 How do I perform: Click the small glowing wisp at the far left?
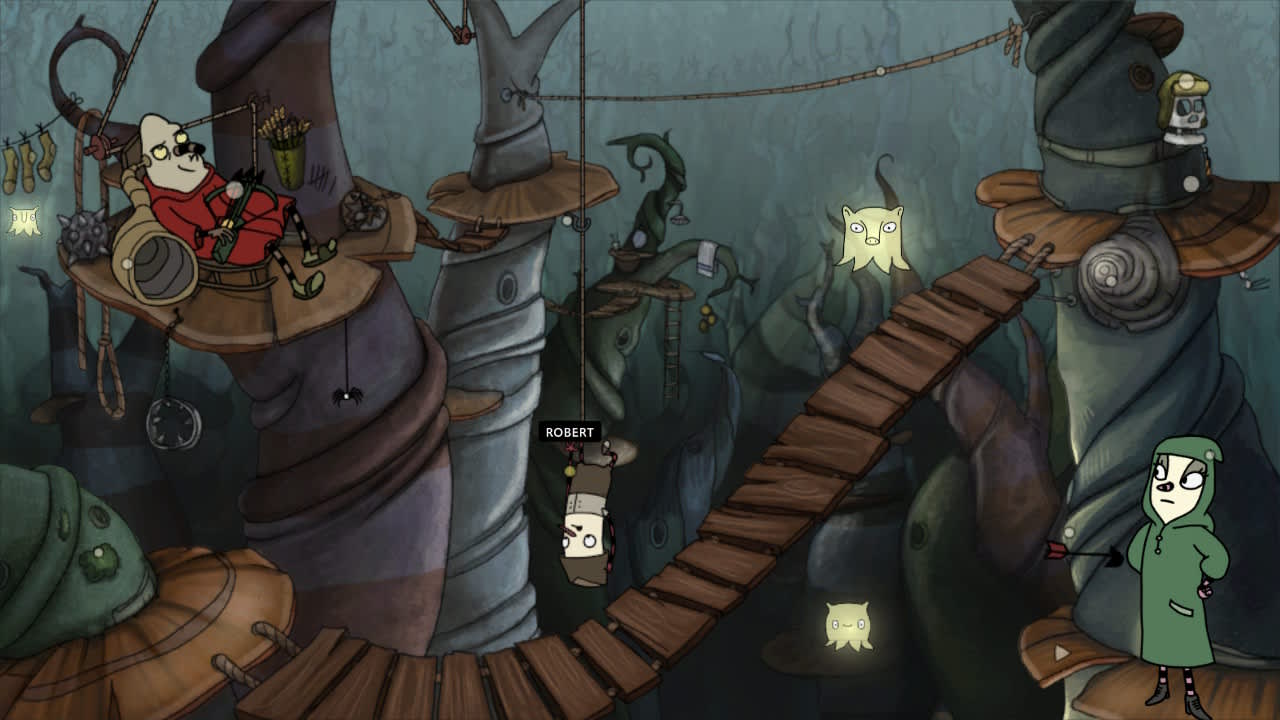tap(22, 218)
